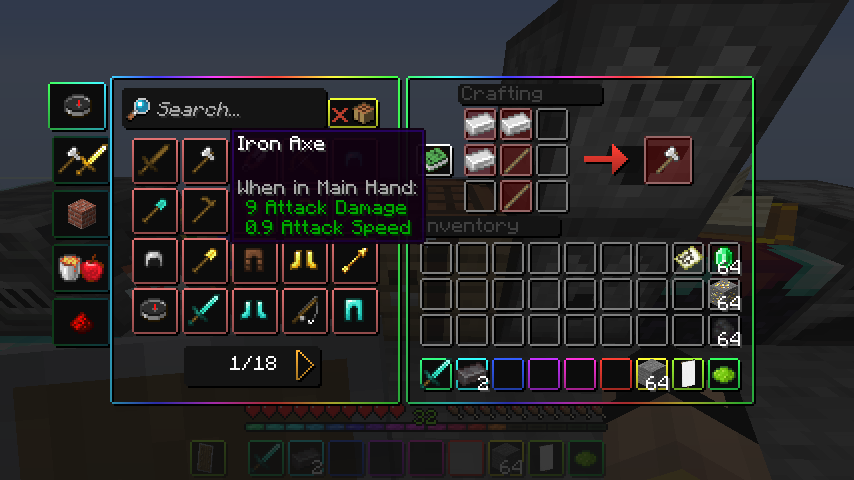
Task: Select the emerald stack in inventory
Action: pyautogui.click(x=724, y=261)
